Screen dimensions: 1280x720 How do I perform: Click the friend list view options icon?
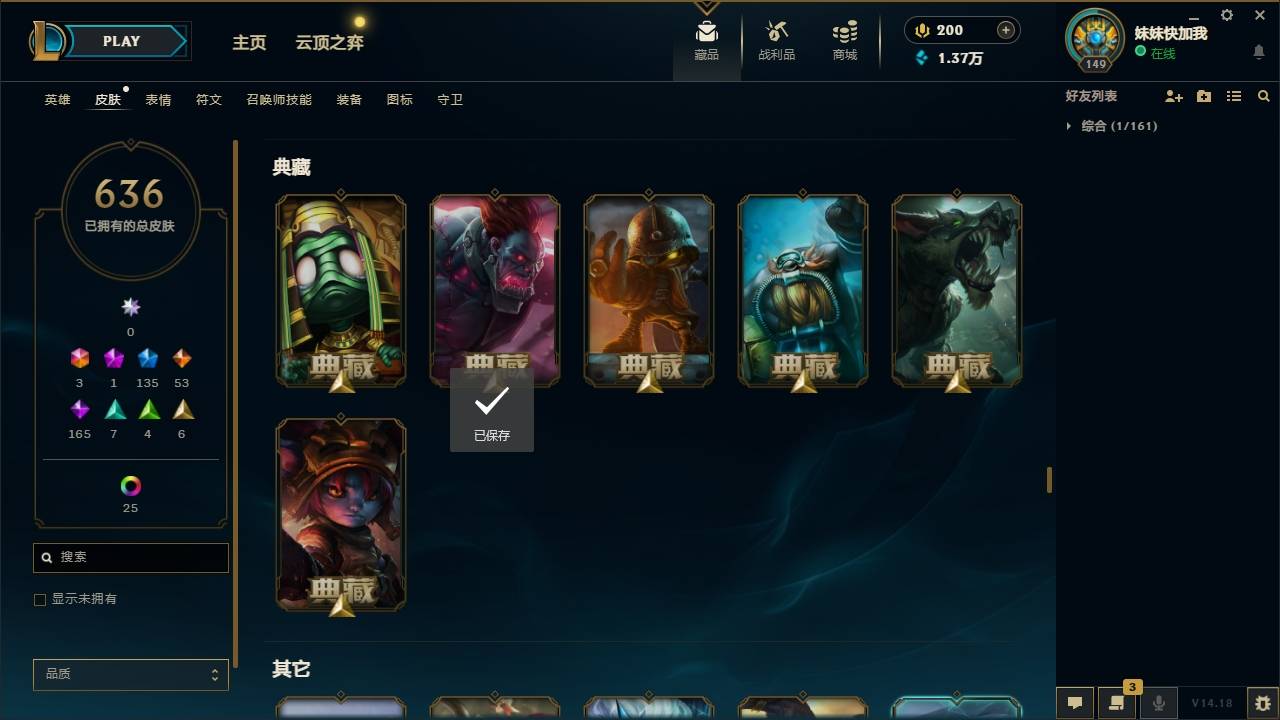point(1234,95)
